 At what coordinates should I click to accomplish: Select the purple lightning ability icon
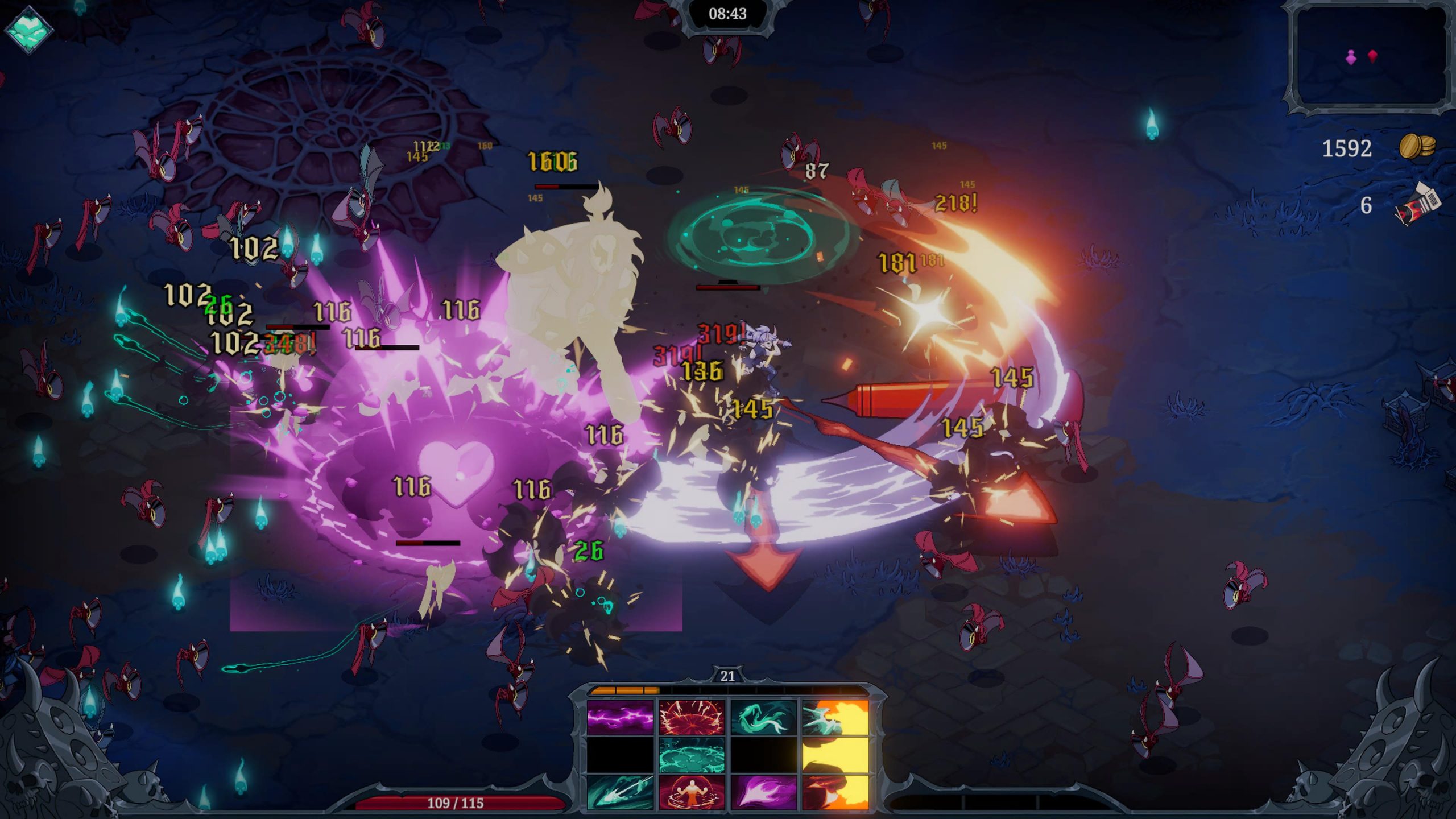(x=620, y=717)
